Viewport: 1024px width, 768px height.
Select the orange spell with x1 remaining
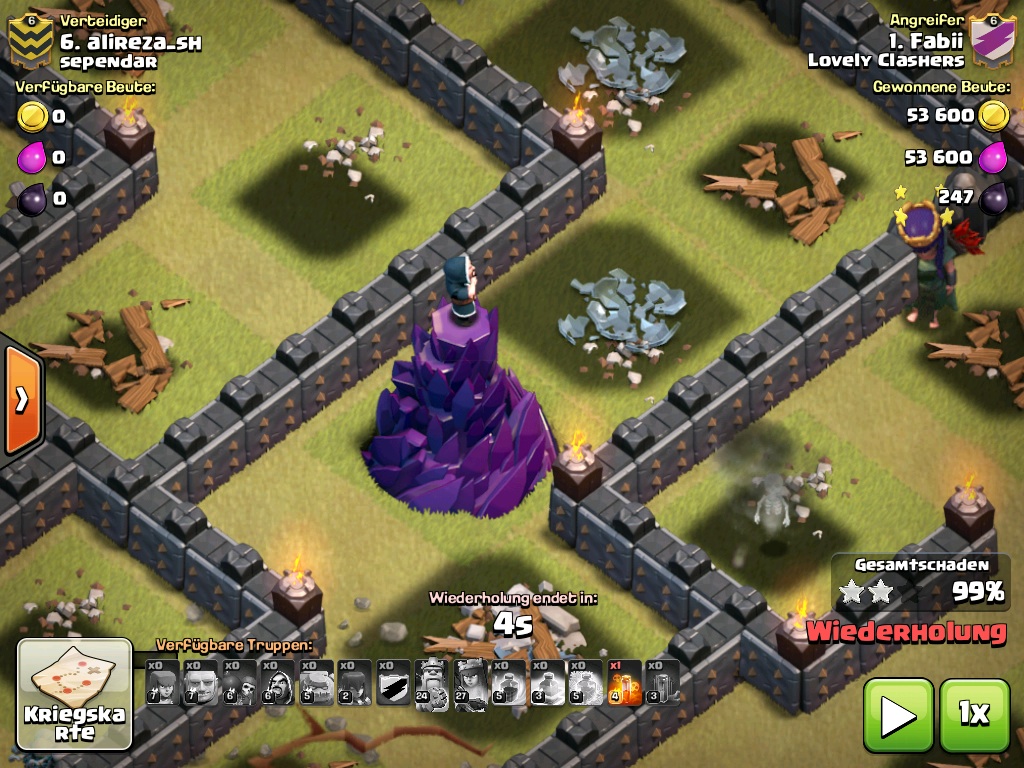[x=624, y=683]
